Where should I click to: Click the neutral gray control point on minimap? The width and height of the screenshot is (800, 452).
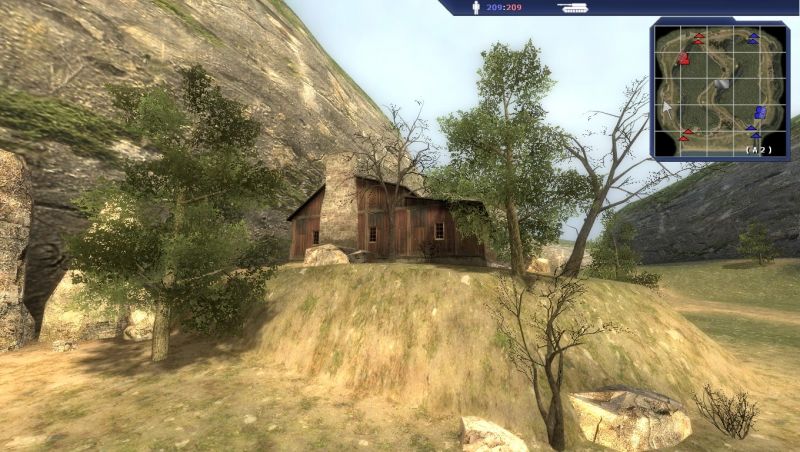(x=721, y=85)
